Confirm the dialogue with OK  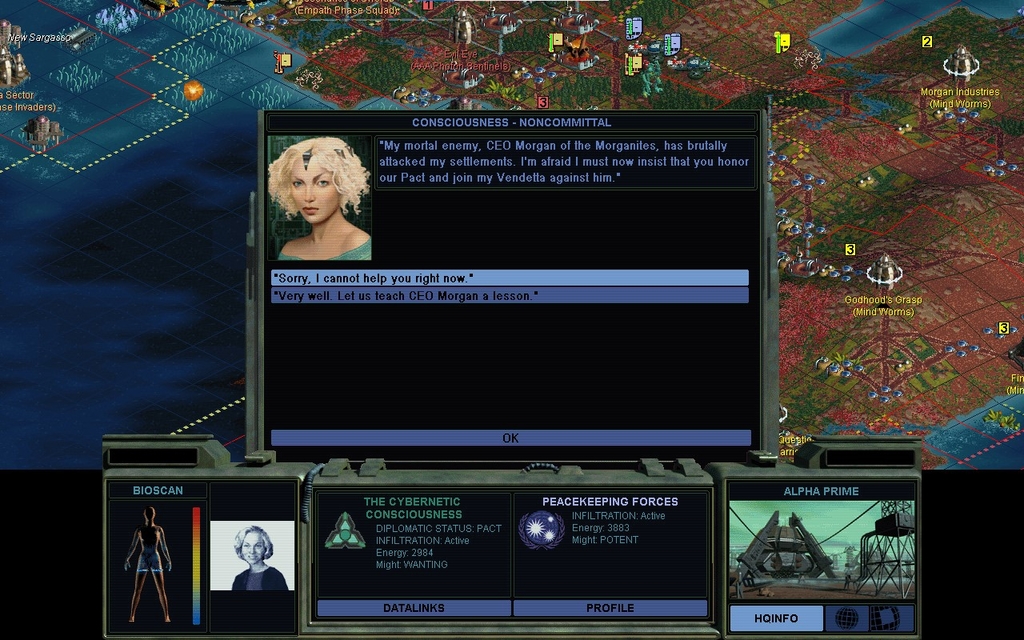click(510, 438)
